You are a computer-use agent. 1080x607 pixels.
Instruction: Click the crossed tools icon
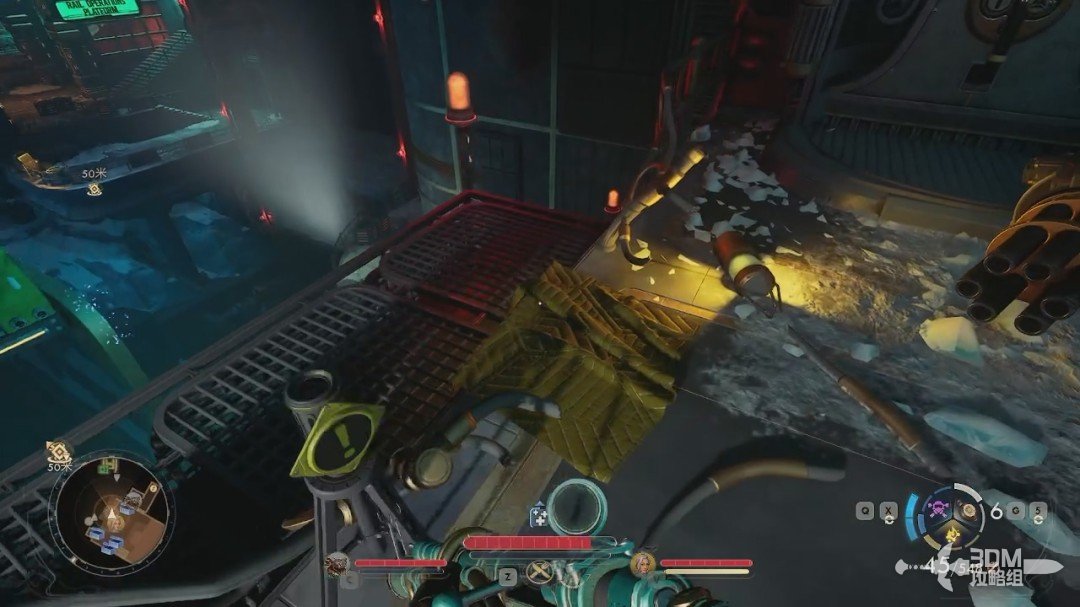click(541, 573)
